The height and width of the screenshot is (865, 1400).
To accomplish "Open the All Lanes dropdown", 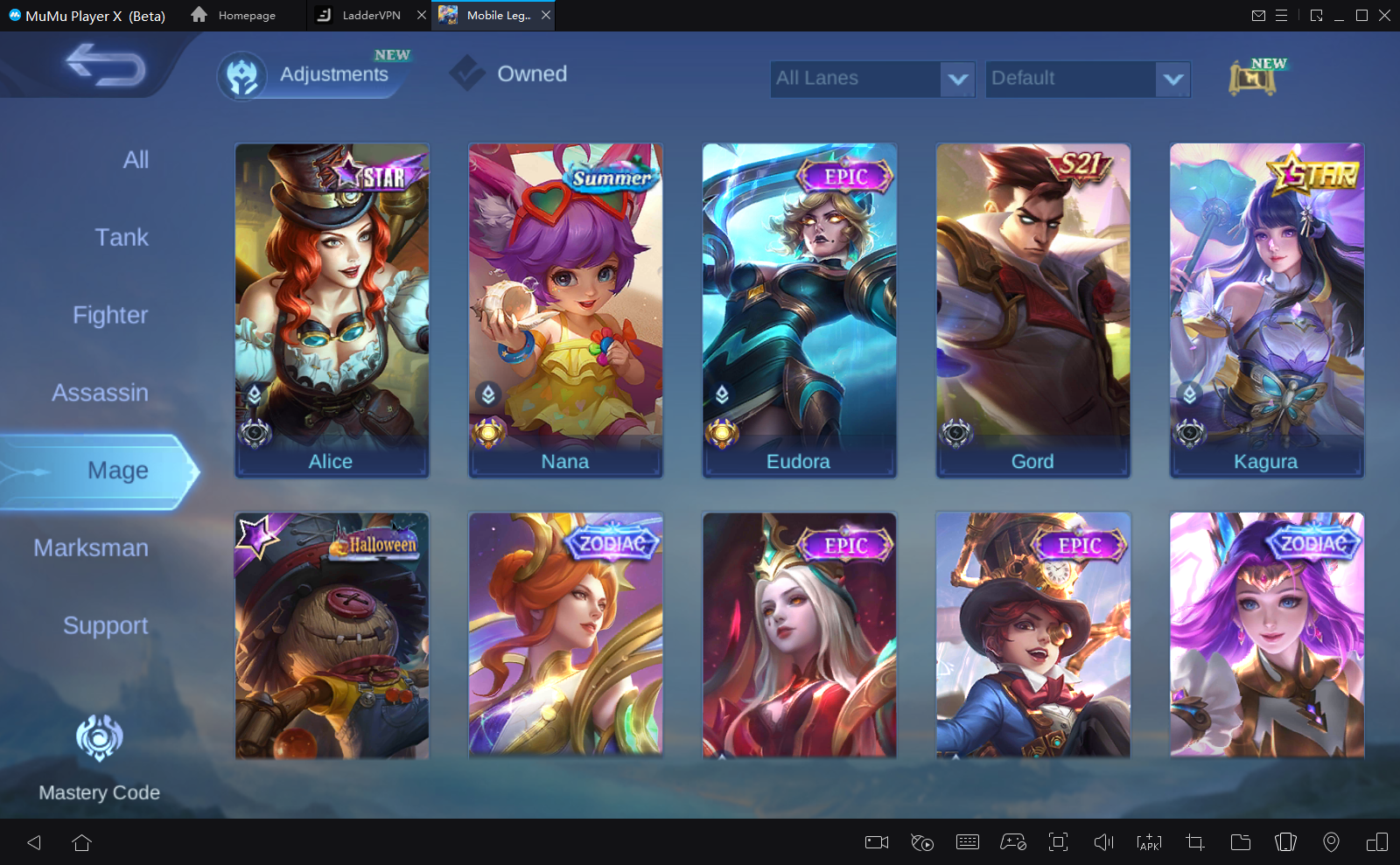I will click(871, 79).
